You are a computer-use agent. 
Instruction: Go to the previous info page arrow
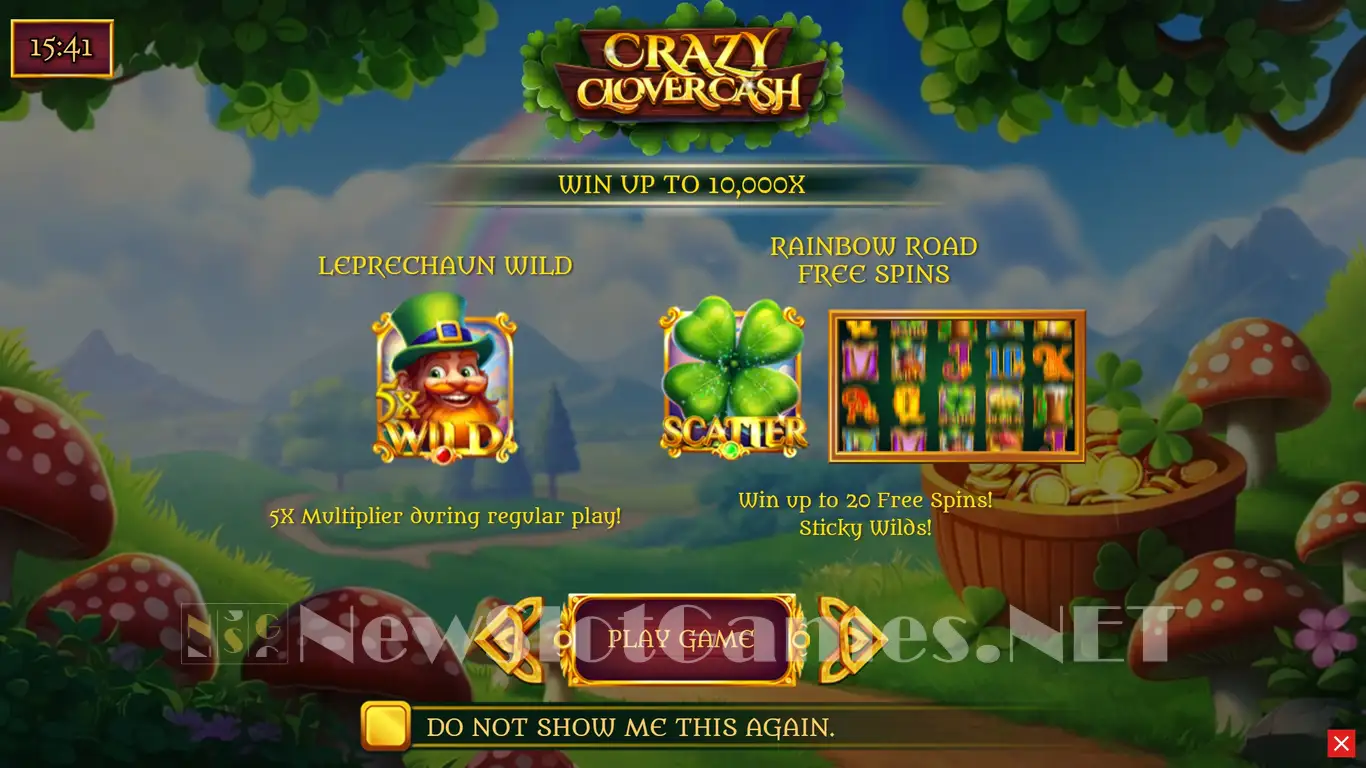point(510,639)
